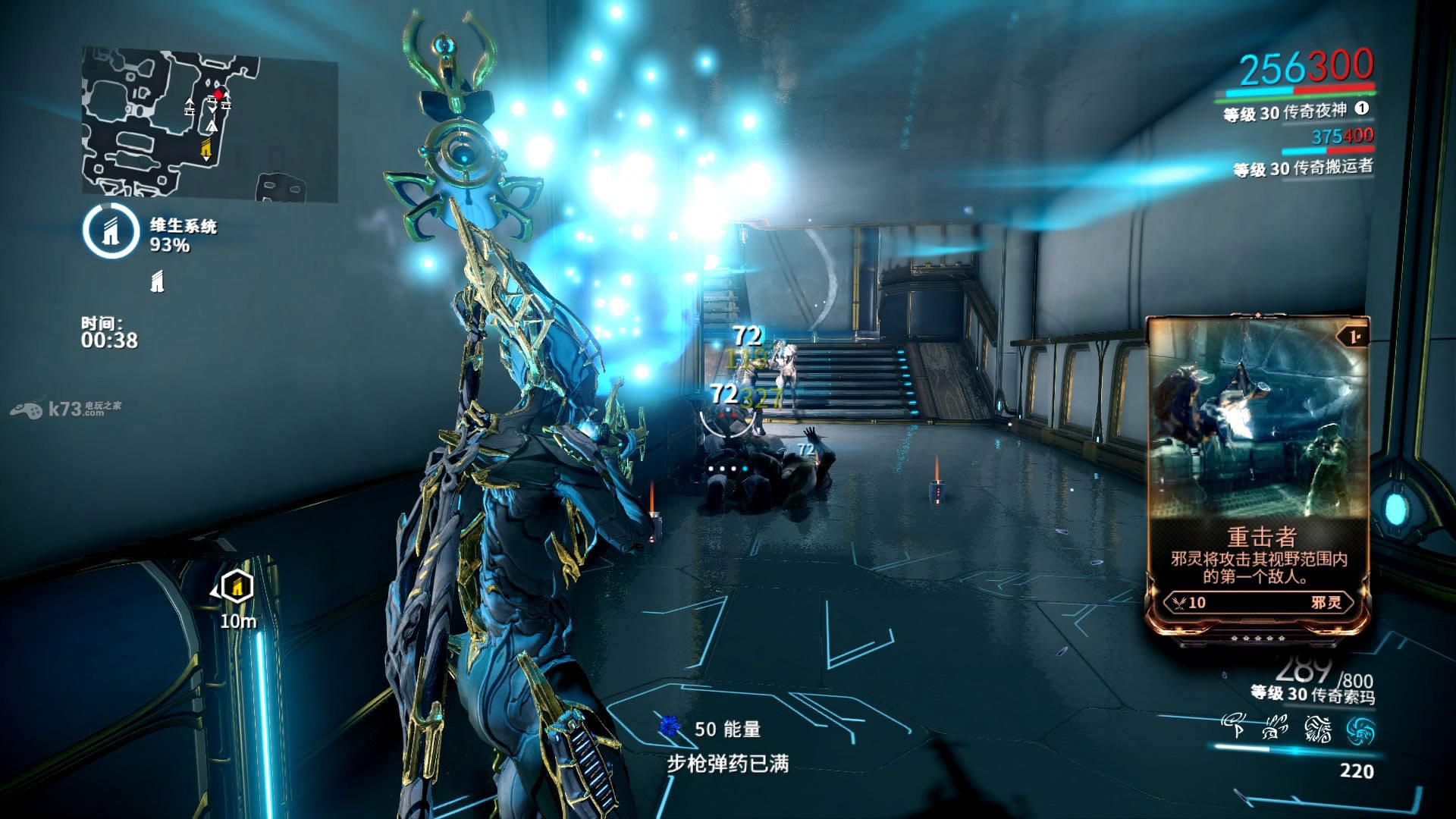This screenshot has height=819, width=1456.
Task: Toggle the glowing Absorb ability icon
Action: (1360, 731)
